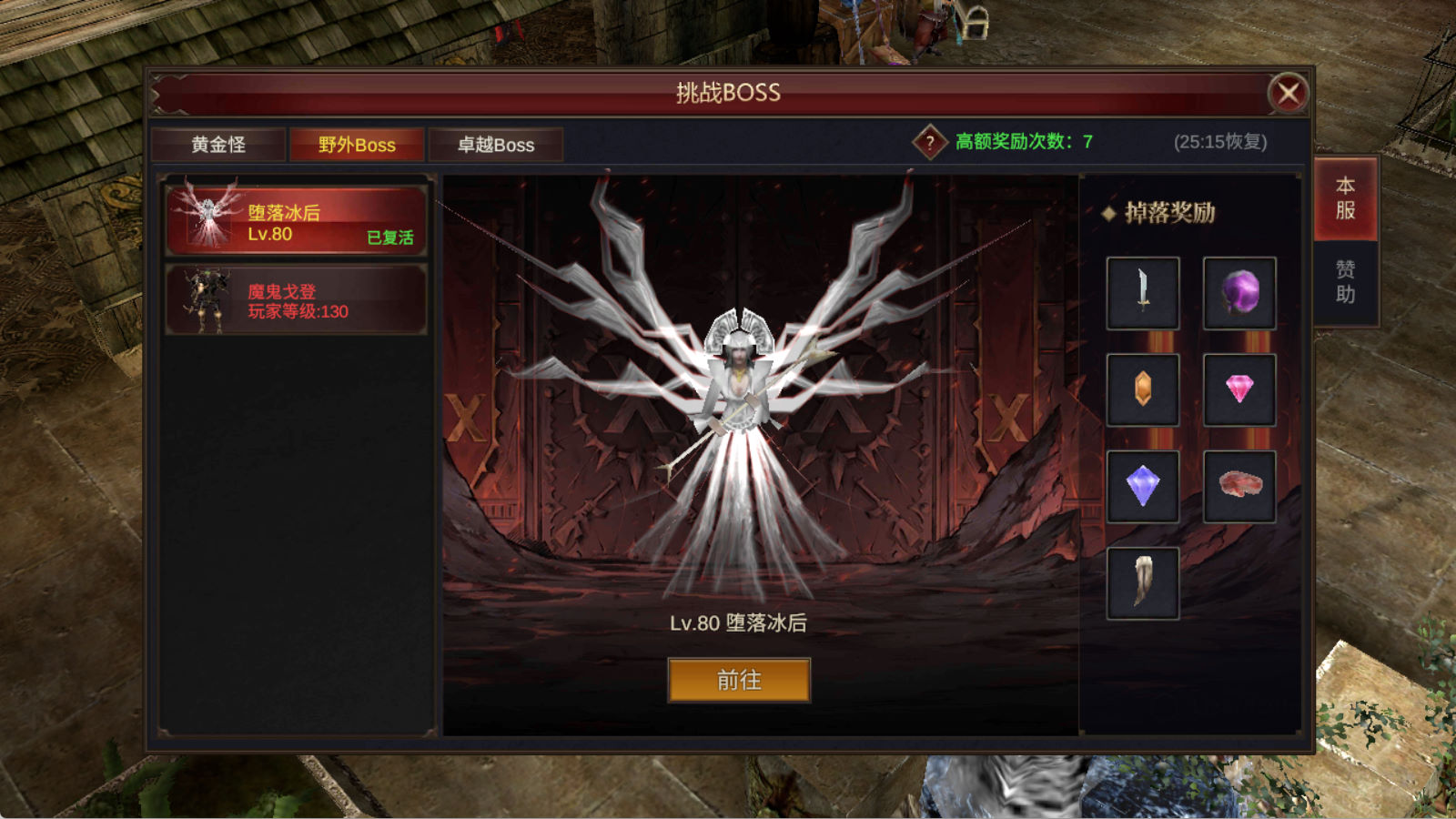Inspect the blue gem drop reward

coord(1143,486)
